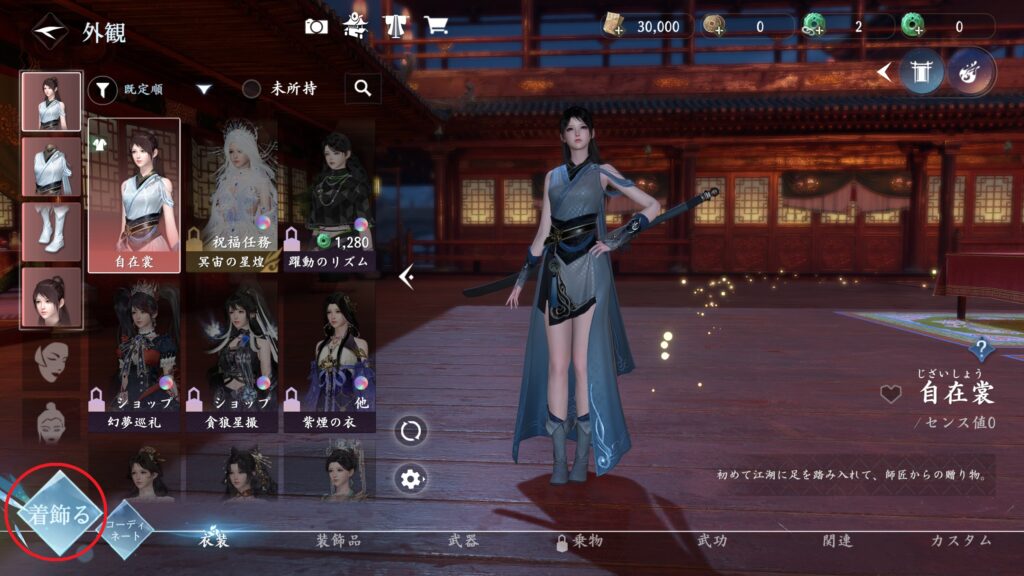Click the gear settings button beside preview
This screenshot has height=576, width=1024.
[410, 478]
